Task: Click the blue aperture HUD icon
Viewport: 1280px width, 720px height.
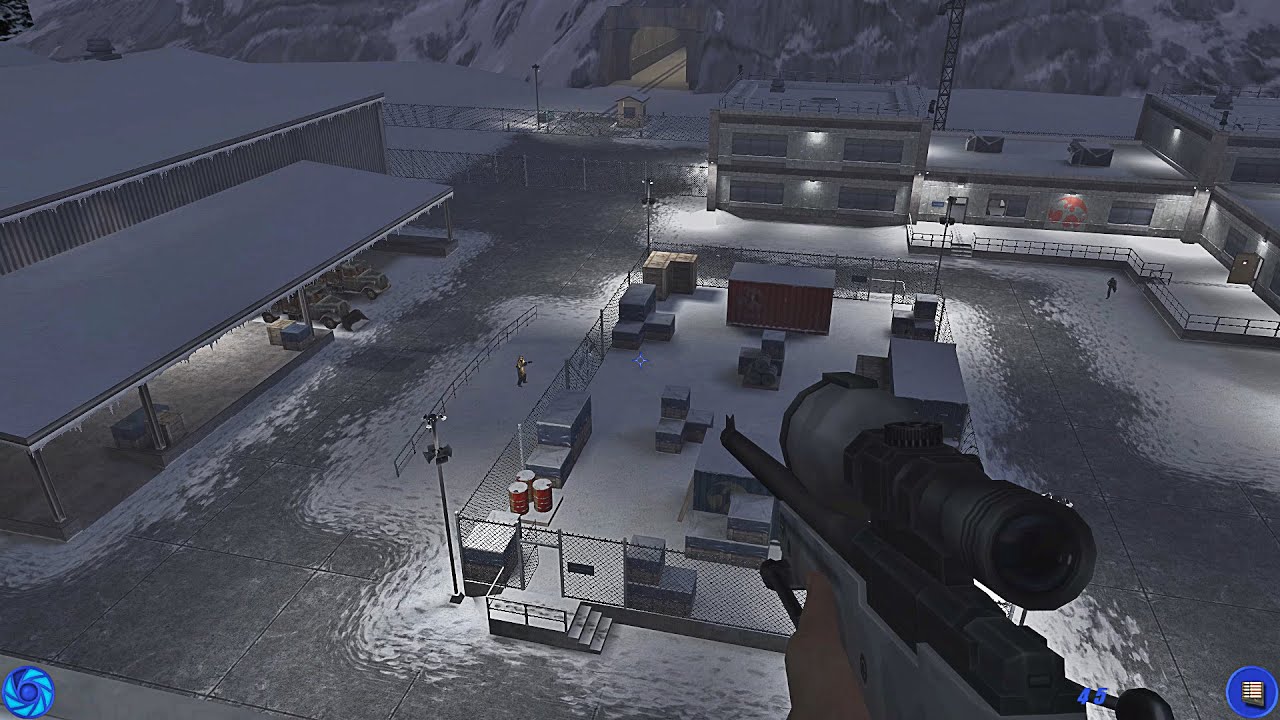Action: tap(27, 692)
